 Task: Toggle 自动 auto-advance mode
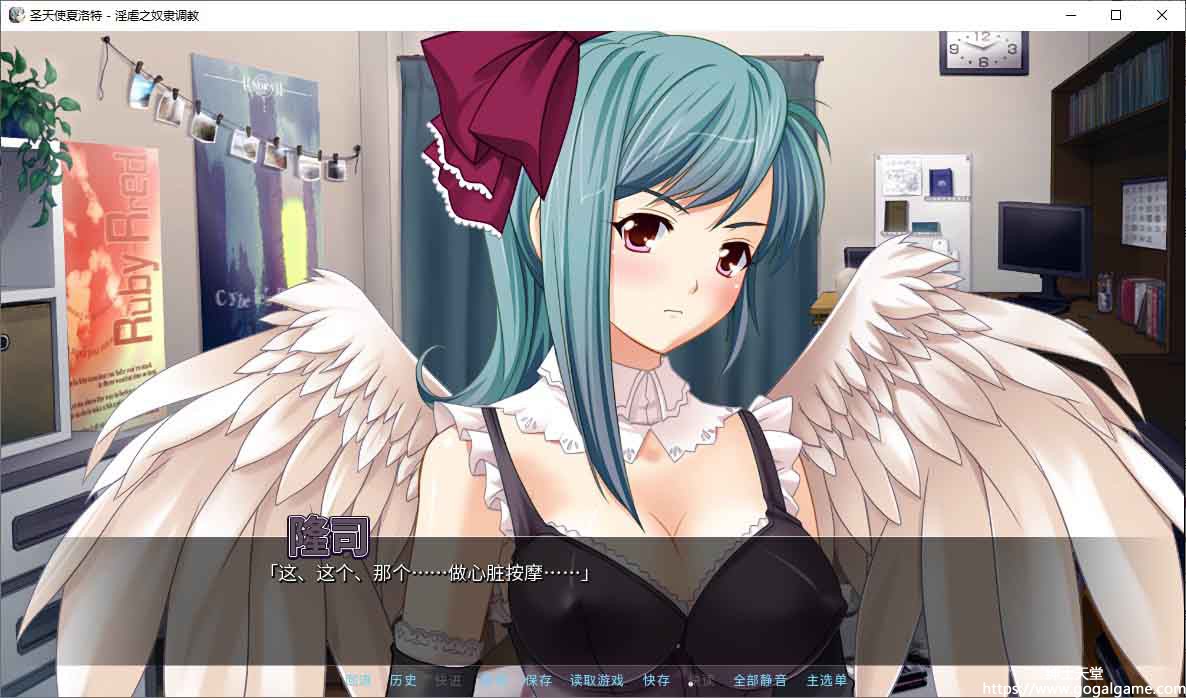tap(493, 680)
